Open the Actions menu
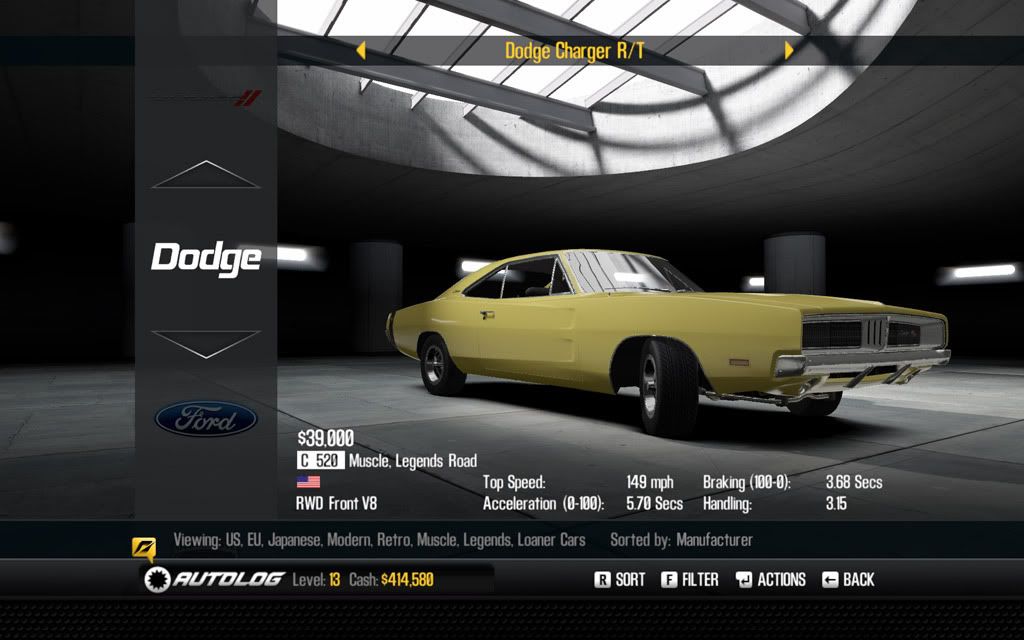The image size is (1024, 640). [x=771, y=579]
